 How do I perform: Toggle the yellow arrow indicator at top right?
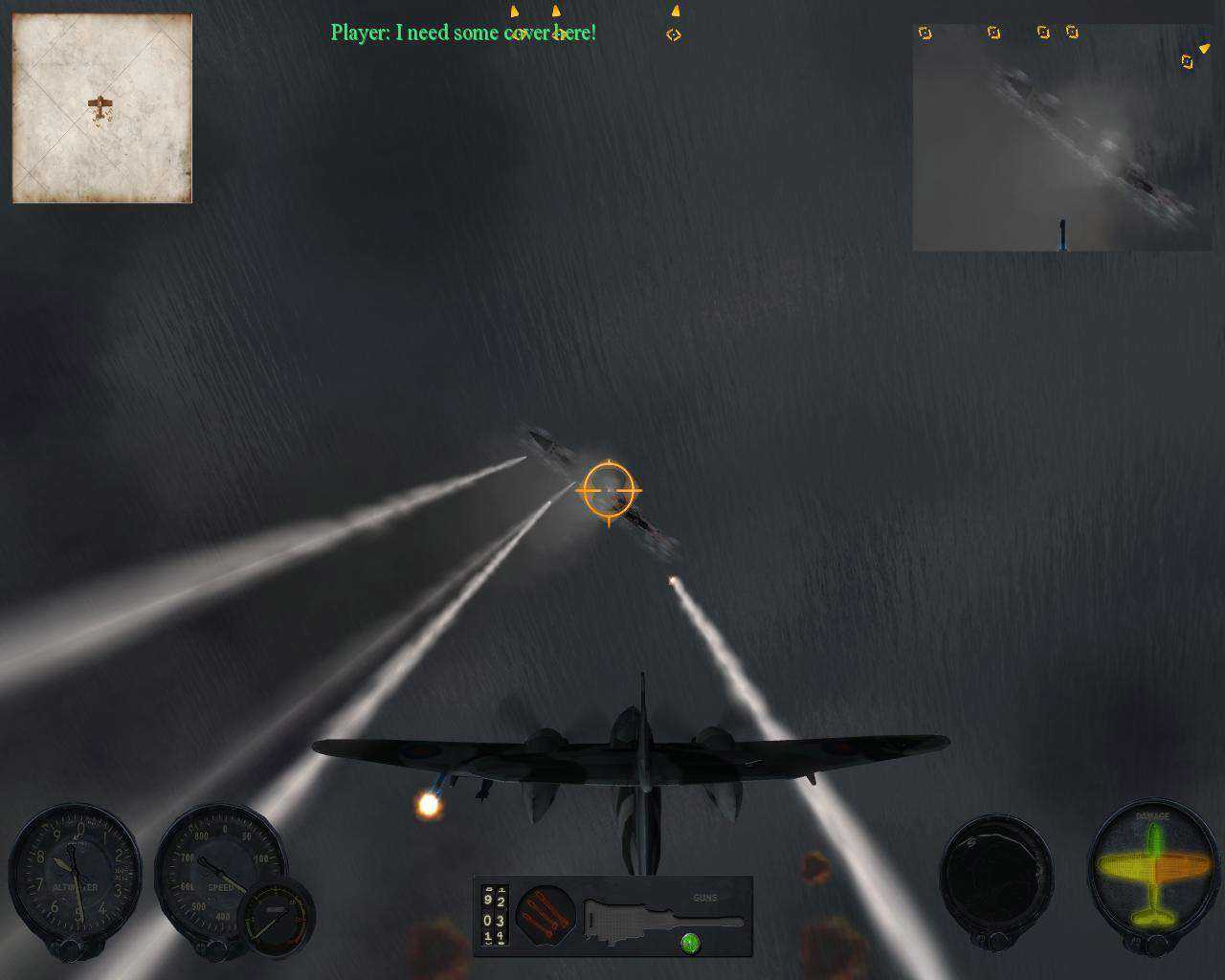point(1203,45)
